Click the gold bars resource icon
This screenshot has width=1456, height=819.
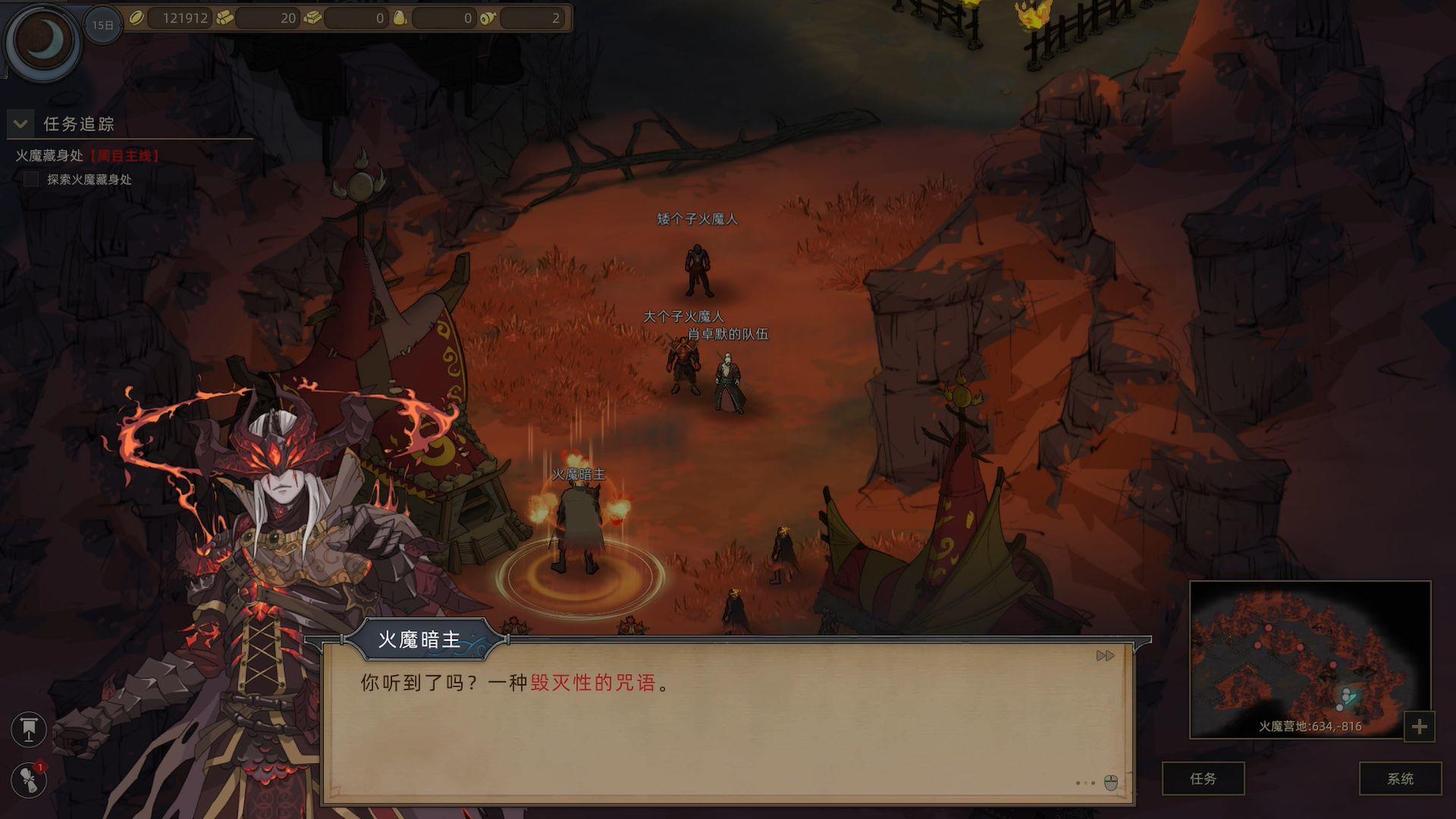[x=312, y=18]
